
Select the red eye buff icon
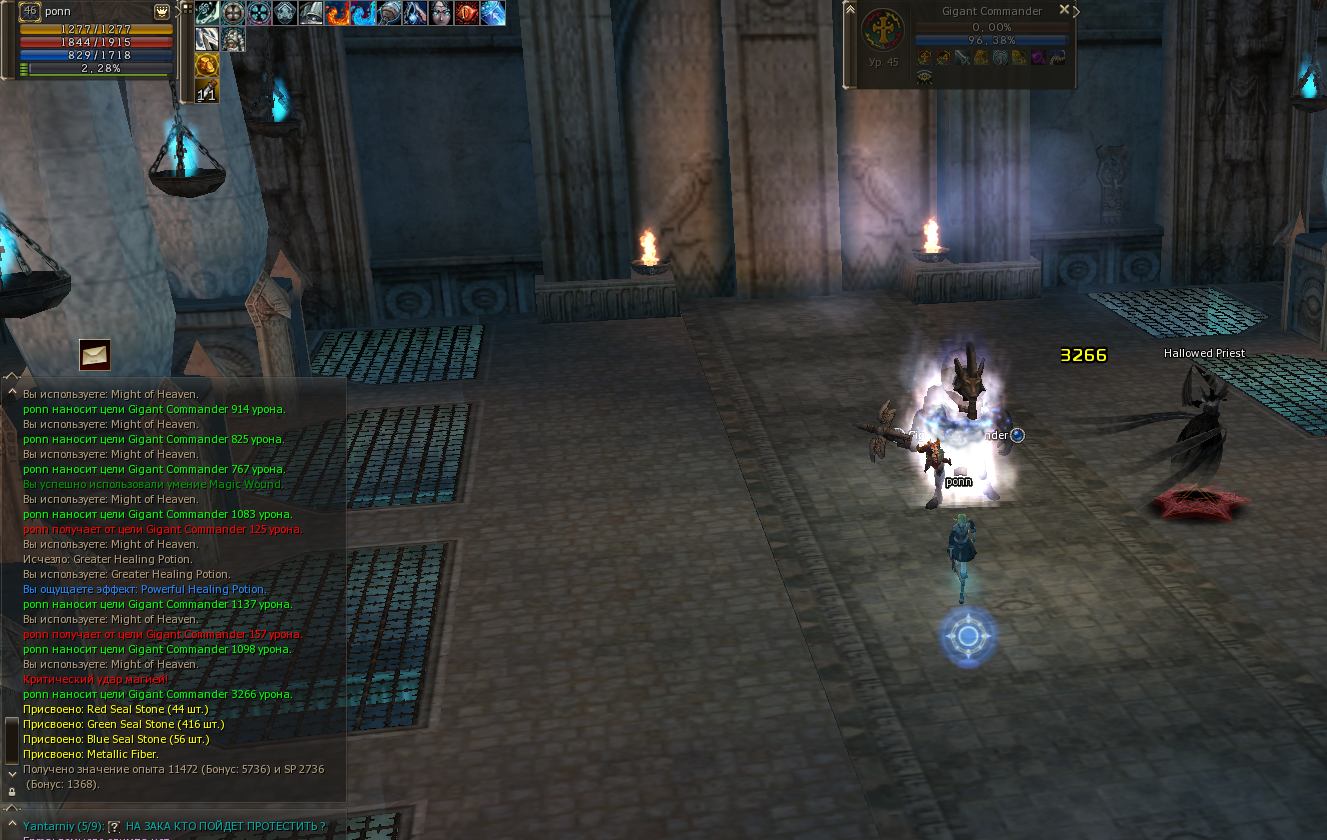(x=467, y=13)
